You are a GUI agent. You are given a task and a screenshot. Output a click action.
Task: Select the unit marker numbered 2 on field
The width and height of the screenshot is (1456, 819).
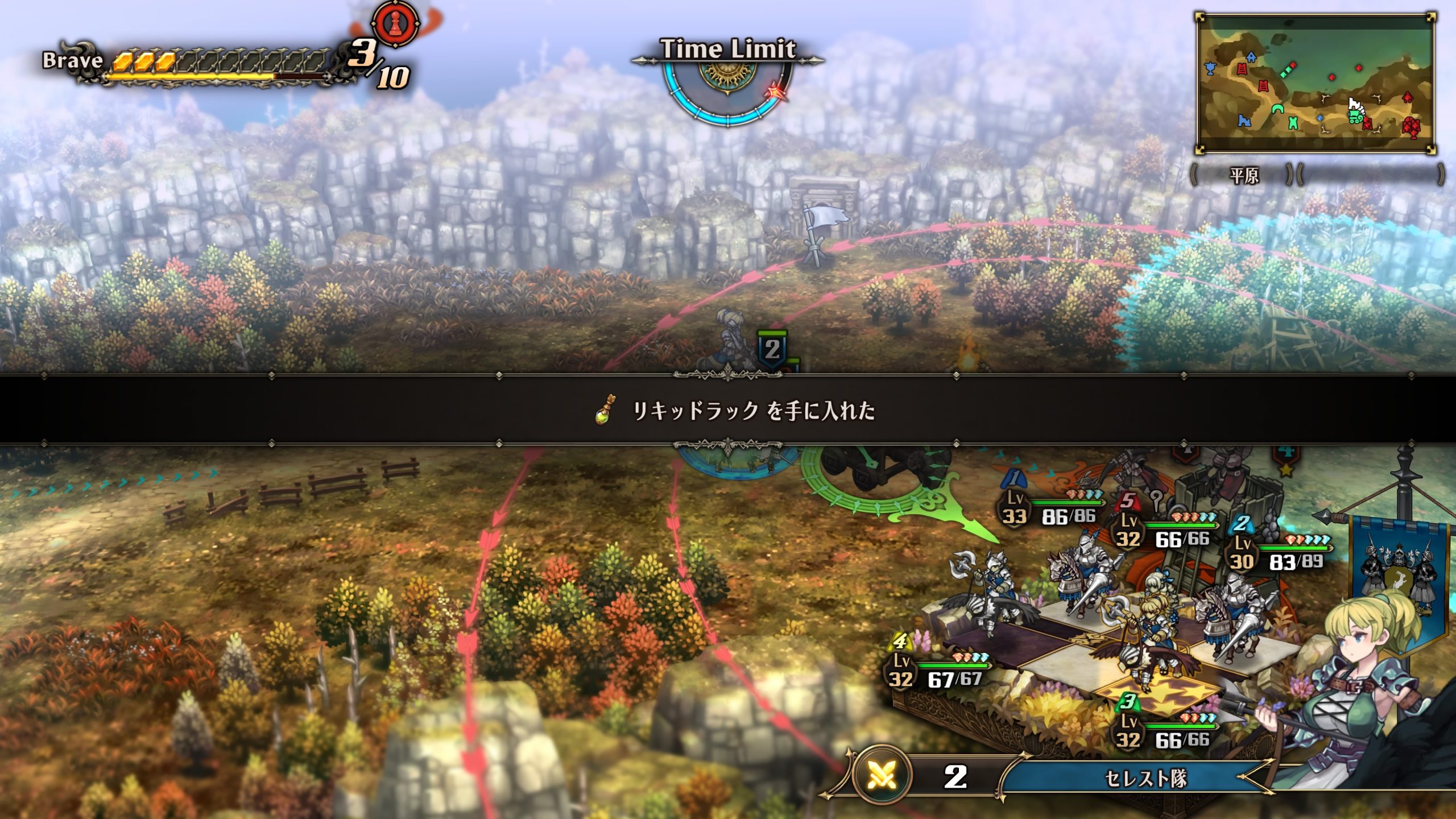pyautogui.click(x=772, y=349)
